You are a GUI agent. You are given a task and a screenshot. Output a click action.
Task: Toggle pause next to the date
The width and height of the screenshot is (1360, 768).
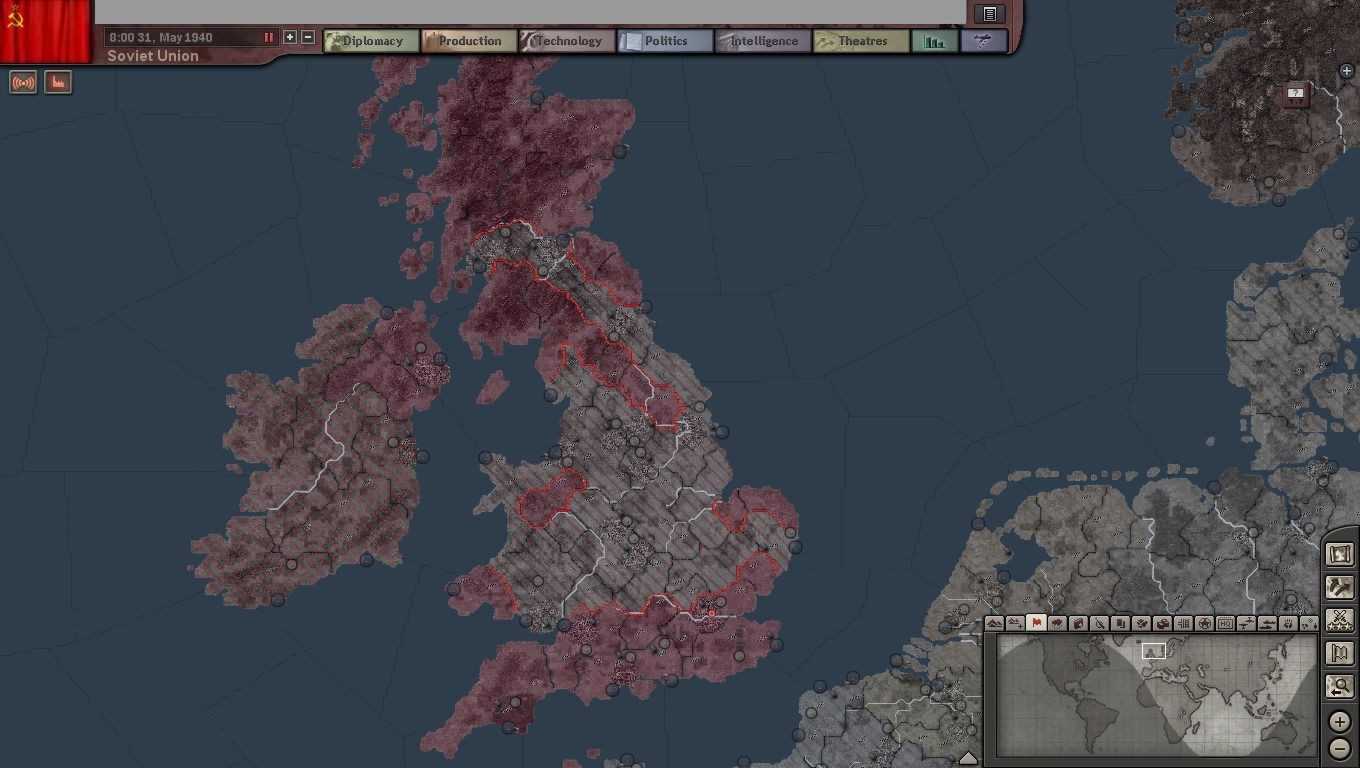coord(268,37)
